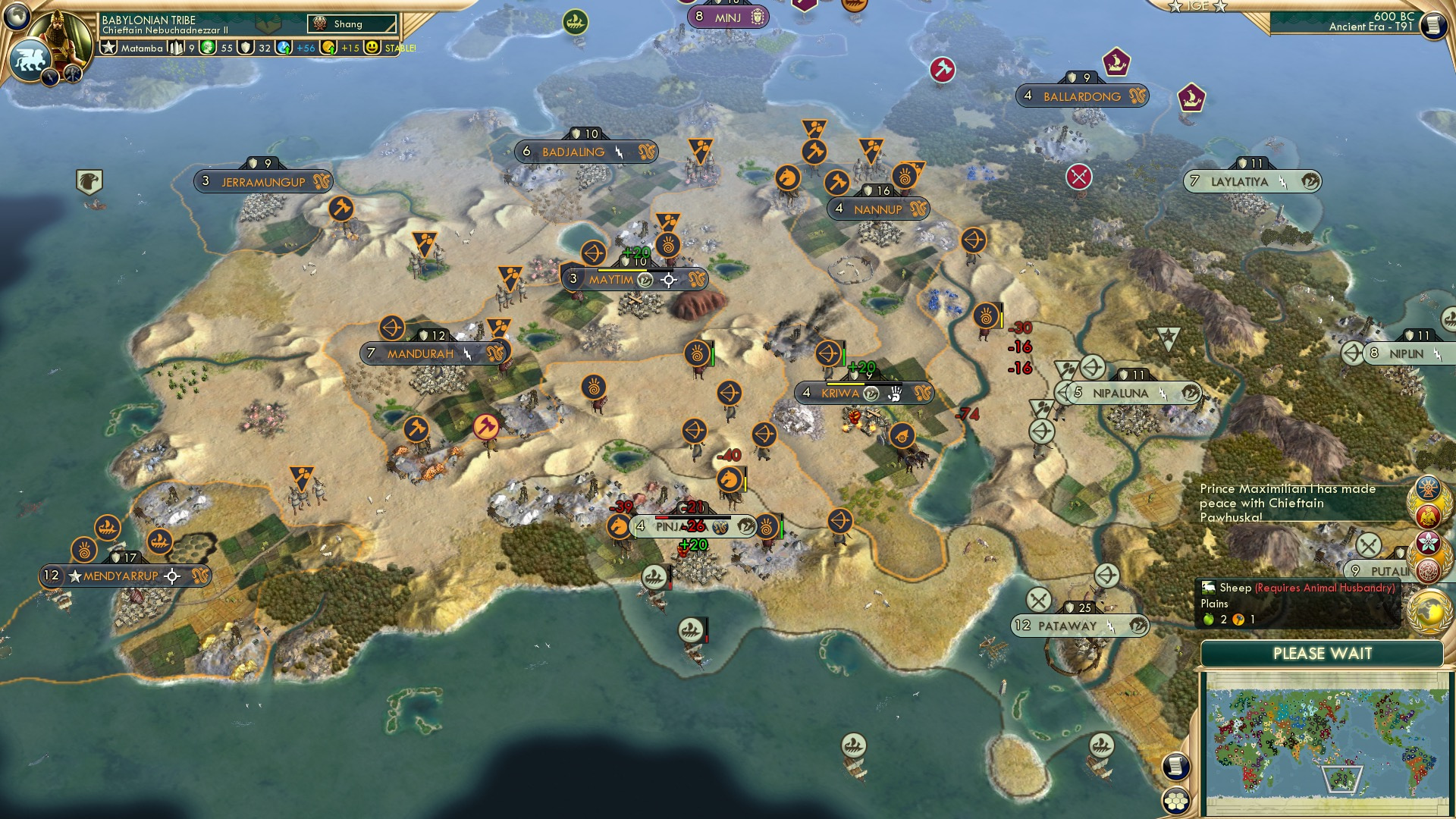1456x819 pixels.
Task: Open the strategic view globe in top-left corner
Action: (x=16, y=16)
